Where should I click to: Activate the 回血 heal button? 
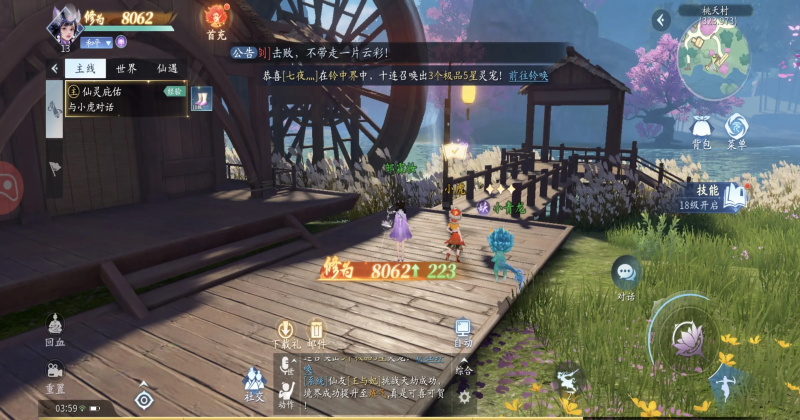[x=54, y=328]
